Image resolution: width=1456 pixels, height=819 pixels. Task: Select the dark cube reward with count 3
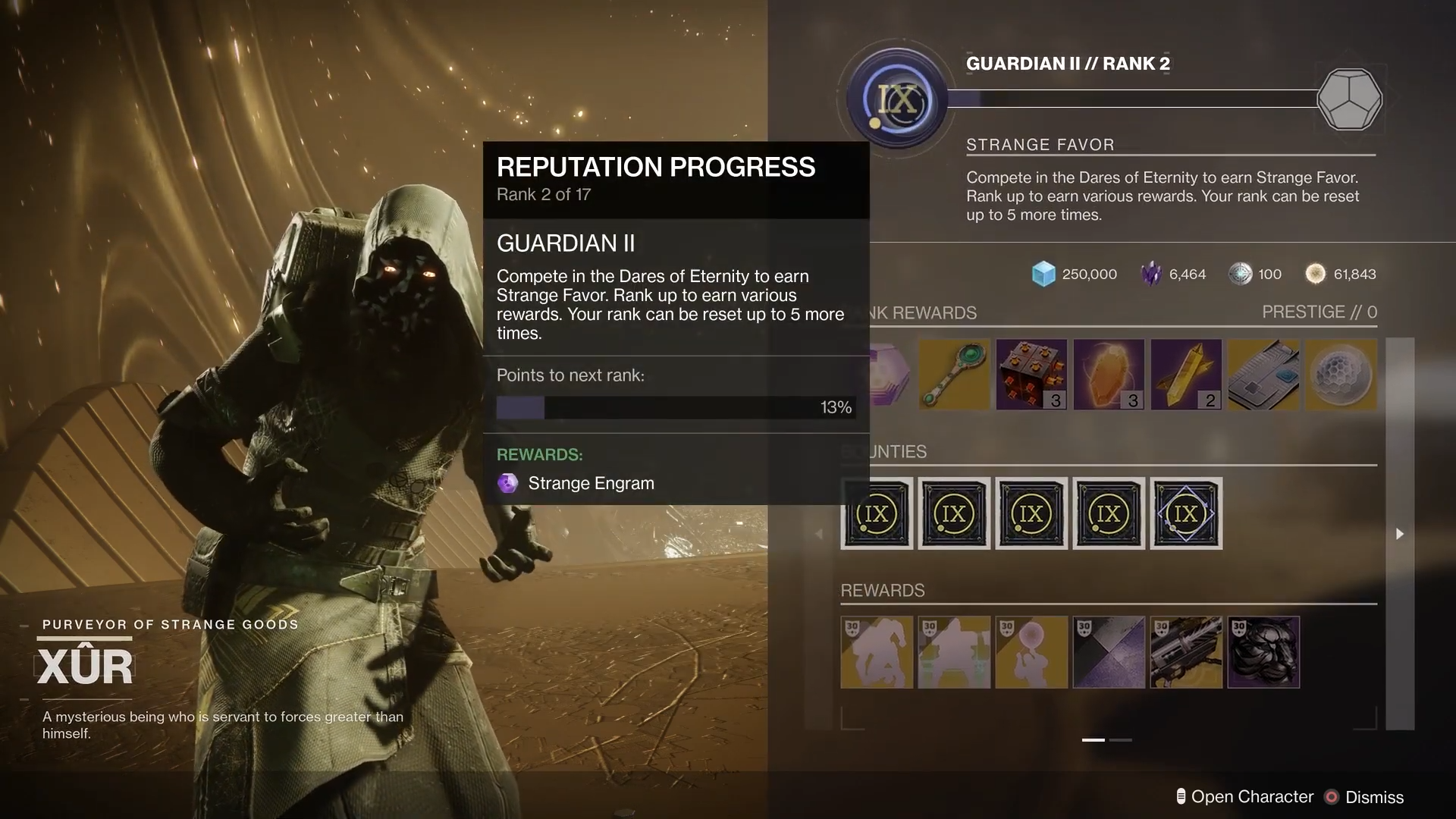1031,375
